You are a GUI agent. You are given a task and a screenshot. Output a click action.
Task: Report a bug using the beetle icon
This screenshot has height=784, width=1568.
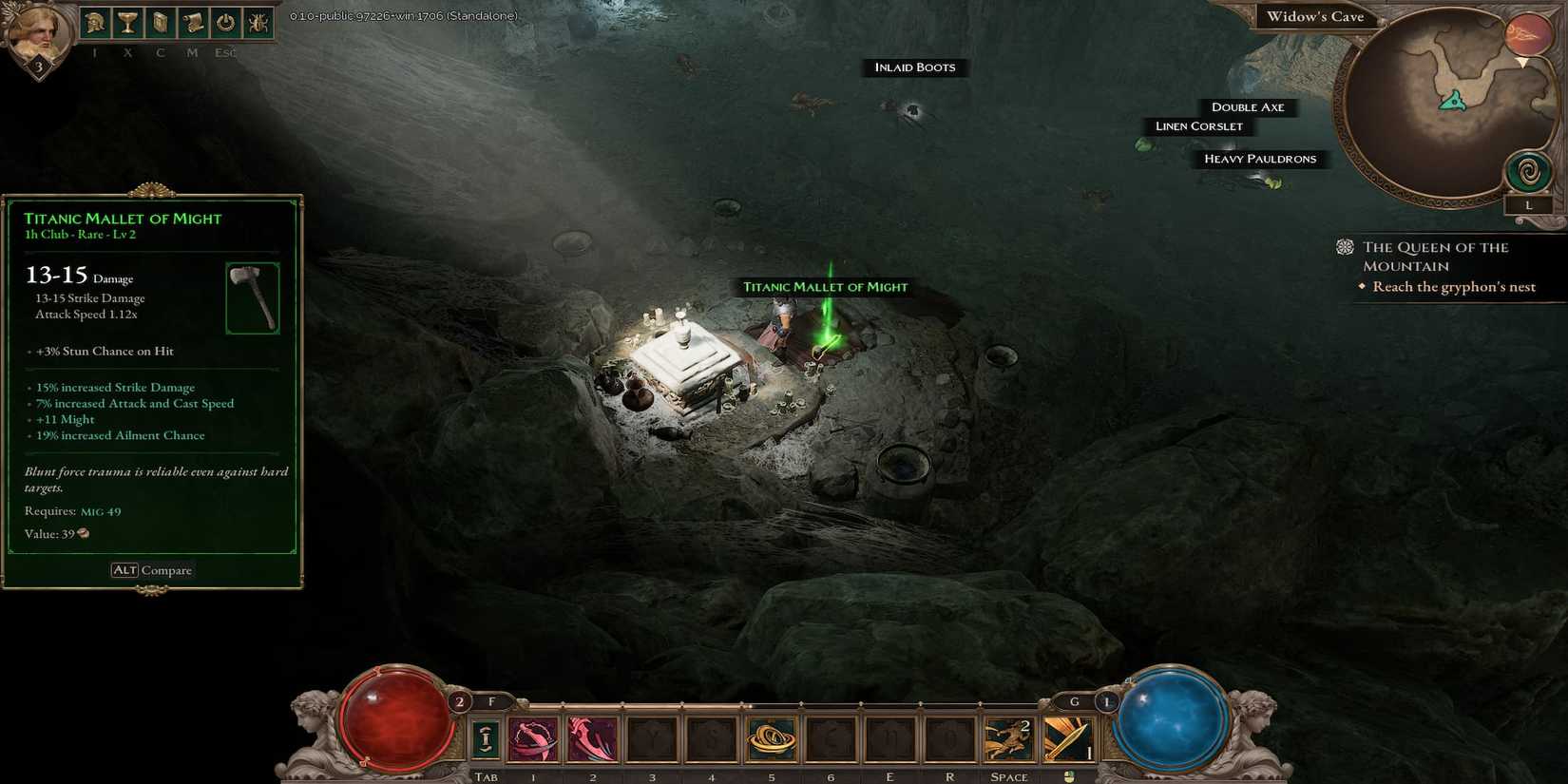coord(258,21)
